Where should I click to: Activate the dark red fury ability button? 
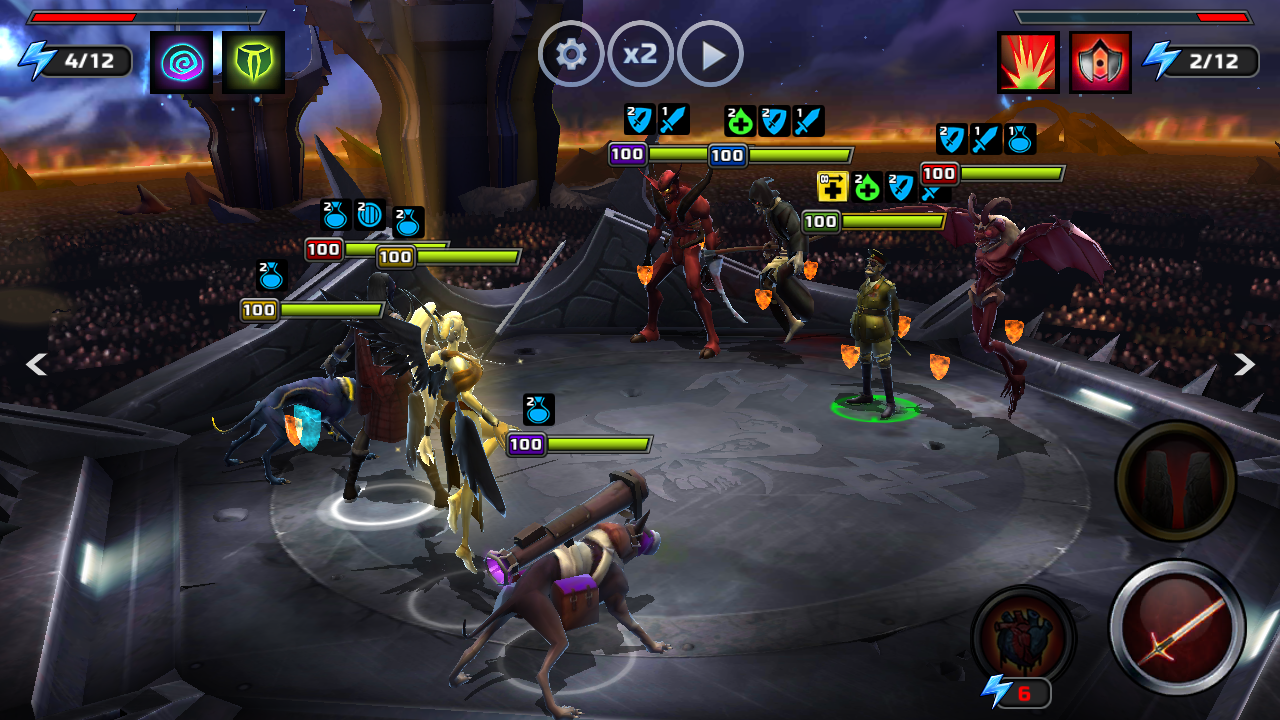1176,481
